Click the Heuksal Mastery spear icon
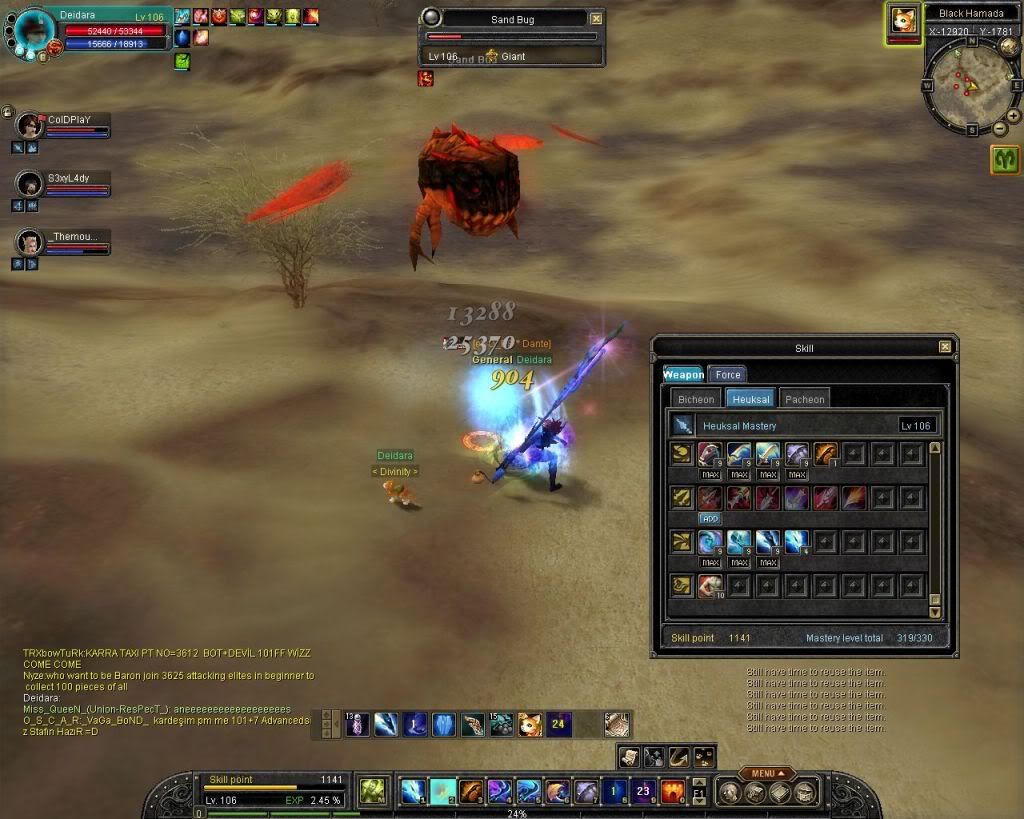 pyautogui.click(x=682, y=425)
